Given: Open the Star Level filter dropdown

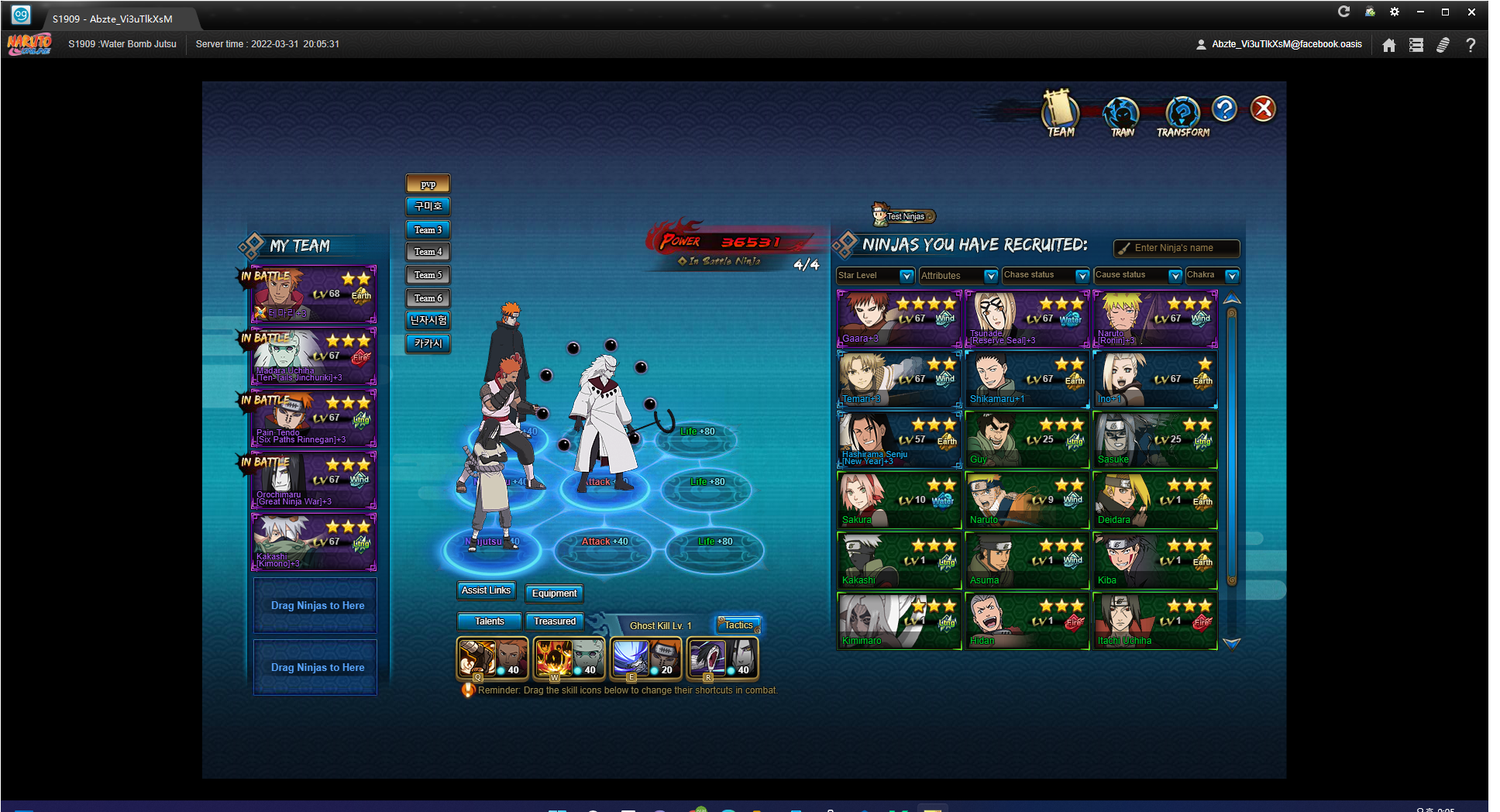Looking at the screenshot, I should coord(876,276).
